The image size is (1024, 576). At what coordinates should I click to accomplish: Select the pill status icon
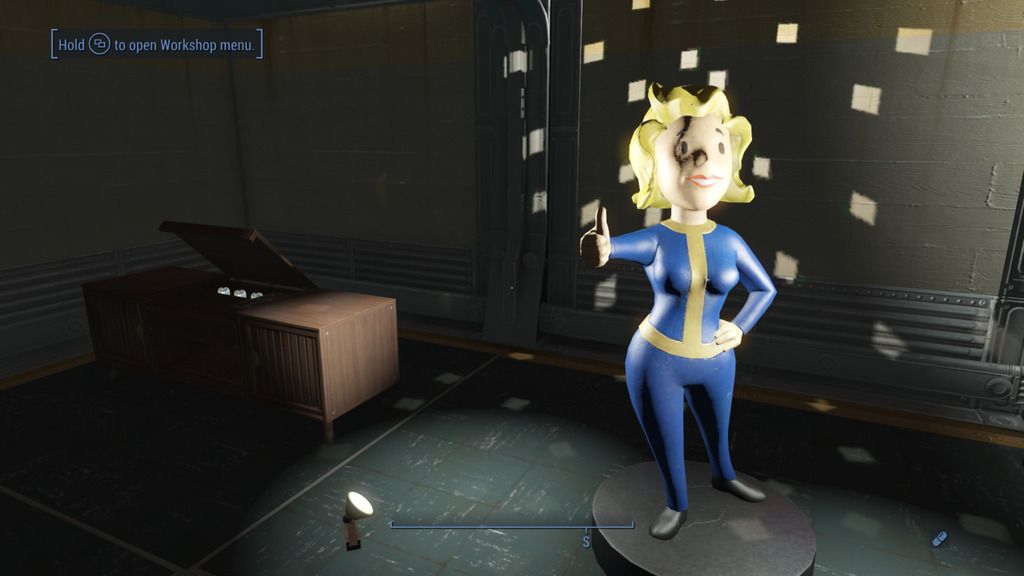pos(938,539)
